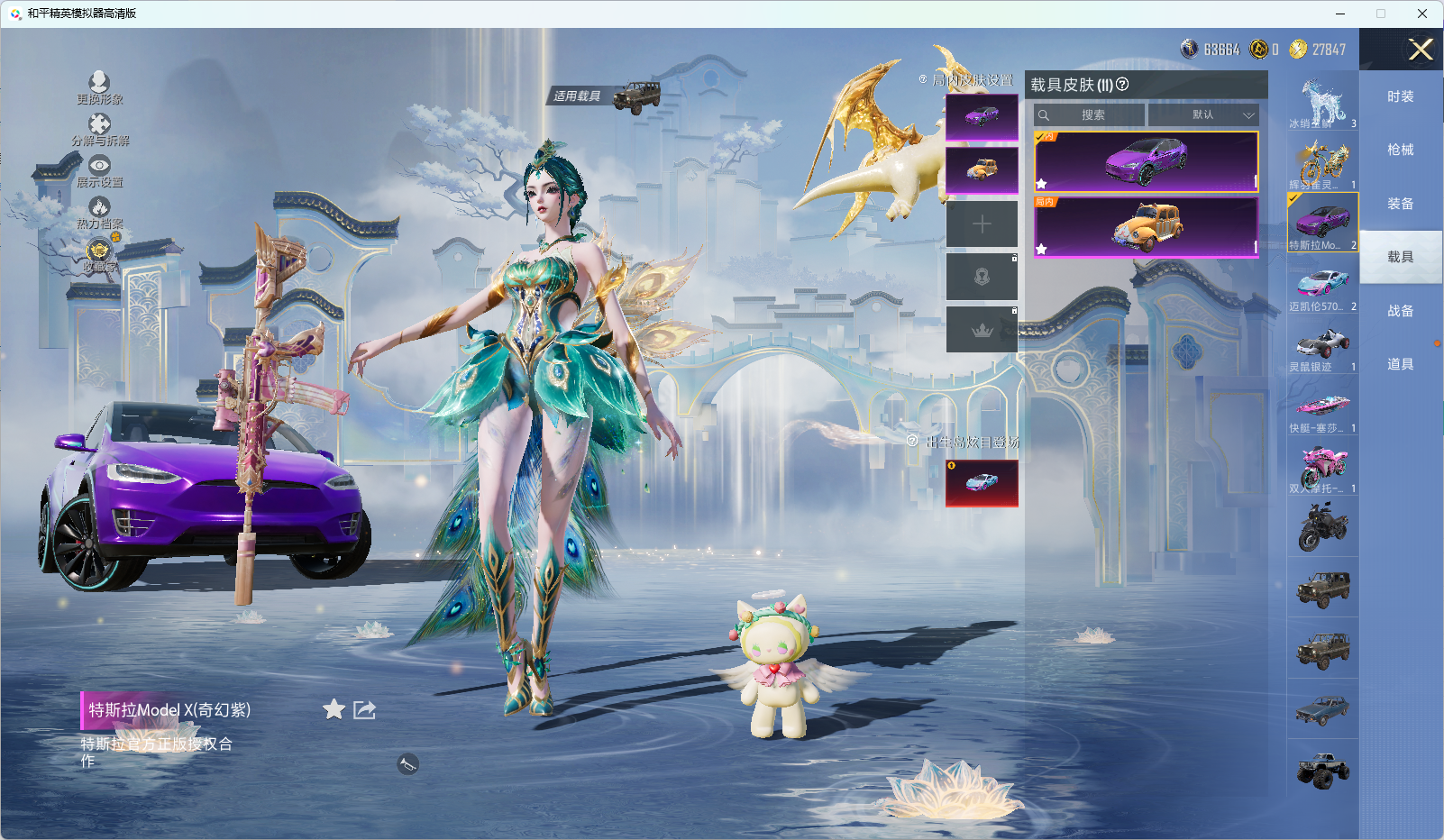Choose the orange vintage car skin card
Image resolution: width=1444 pixels, height=840 pixels.
(1146, 226)
